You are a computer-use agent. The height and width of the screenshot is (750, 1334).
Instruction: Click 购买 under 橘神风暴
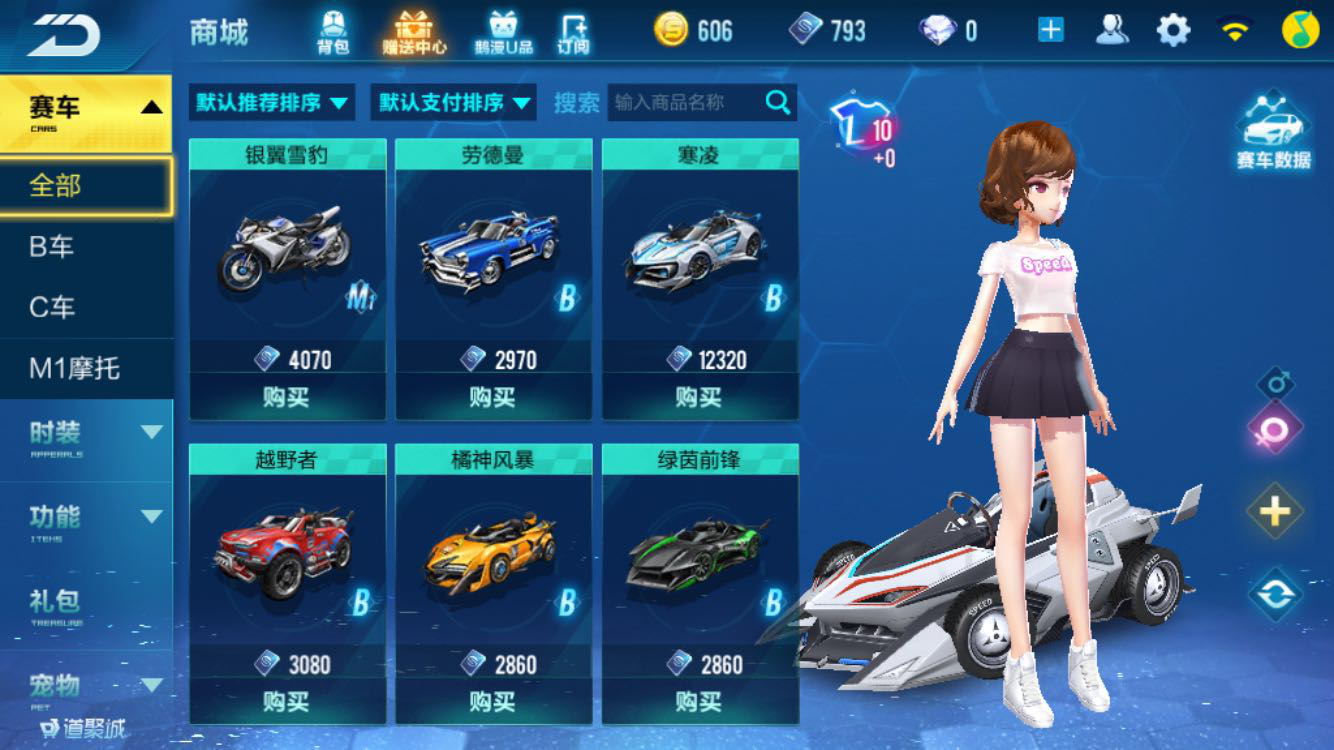[x=493, y=701]
